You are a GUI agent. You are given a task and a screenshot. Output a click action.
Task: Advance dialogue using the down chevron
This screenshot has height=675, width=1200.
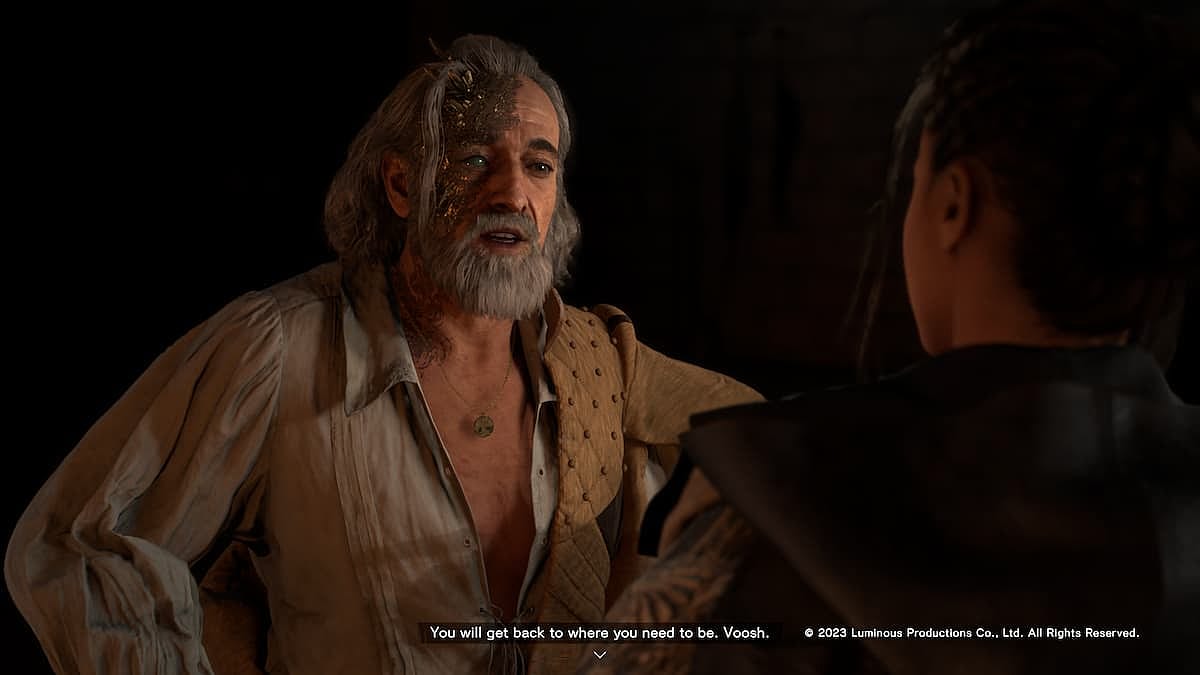tap(600, 654)
